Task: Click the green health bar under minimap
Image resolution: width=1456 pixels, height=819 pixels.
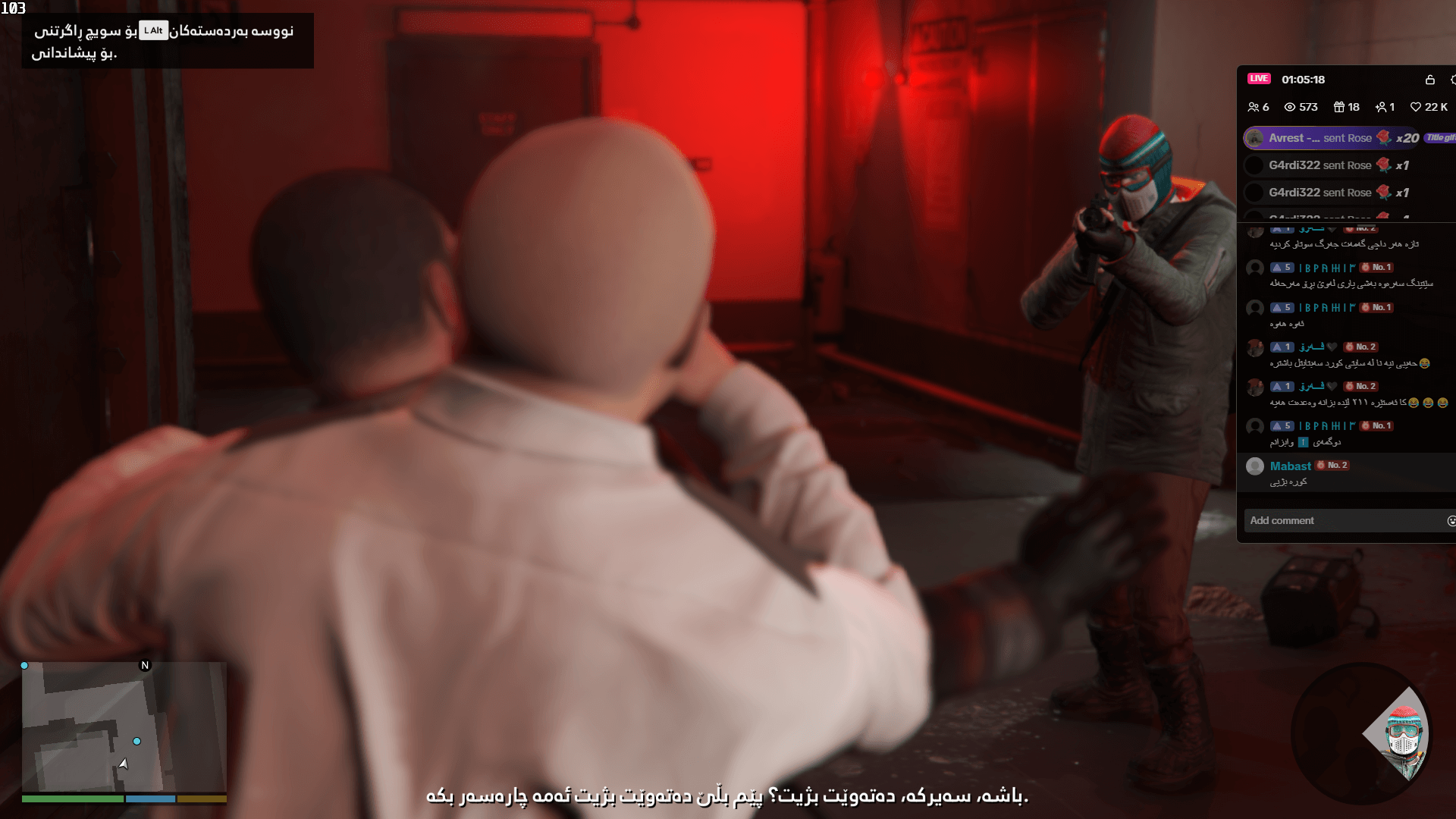Action: [x=72, y=799]
